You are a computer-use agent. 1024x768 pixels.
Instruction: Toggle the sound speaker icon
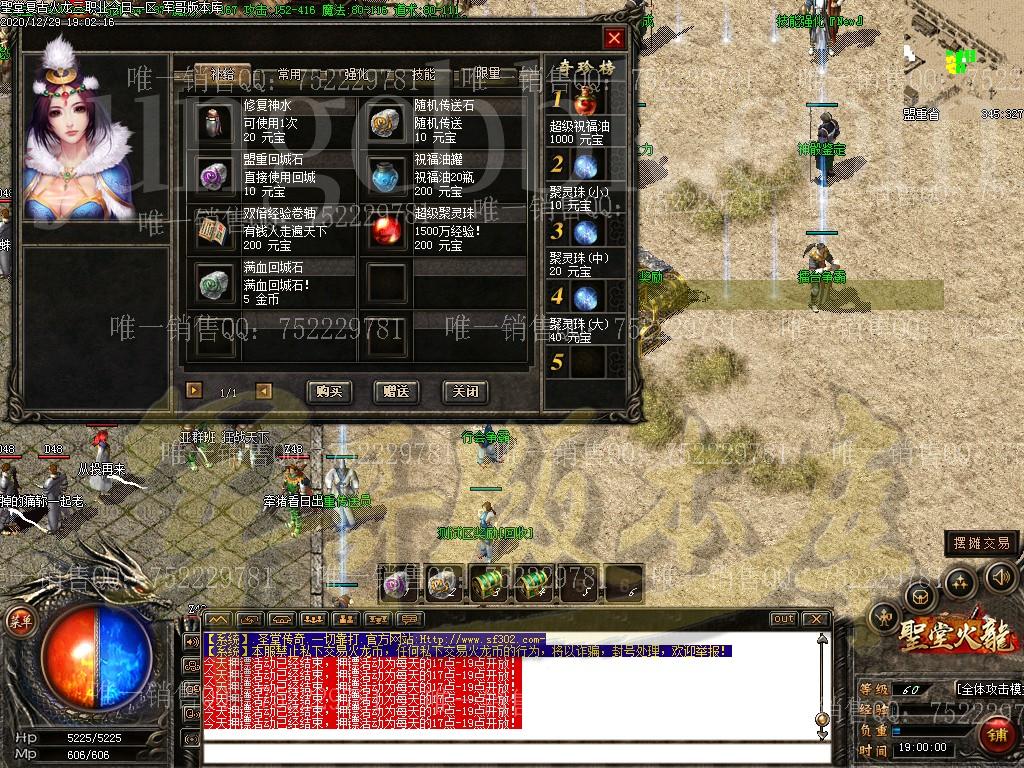click(x=1001, y=576)
